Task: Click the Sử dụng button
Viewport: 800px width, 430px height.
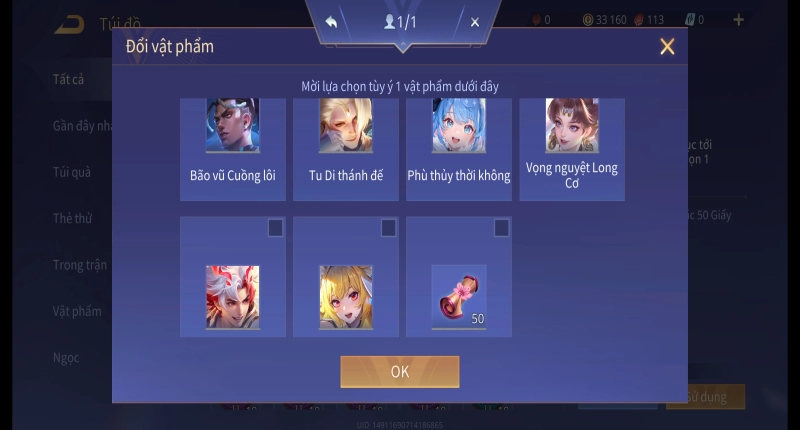Action: [x=706, y=397]
